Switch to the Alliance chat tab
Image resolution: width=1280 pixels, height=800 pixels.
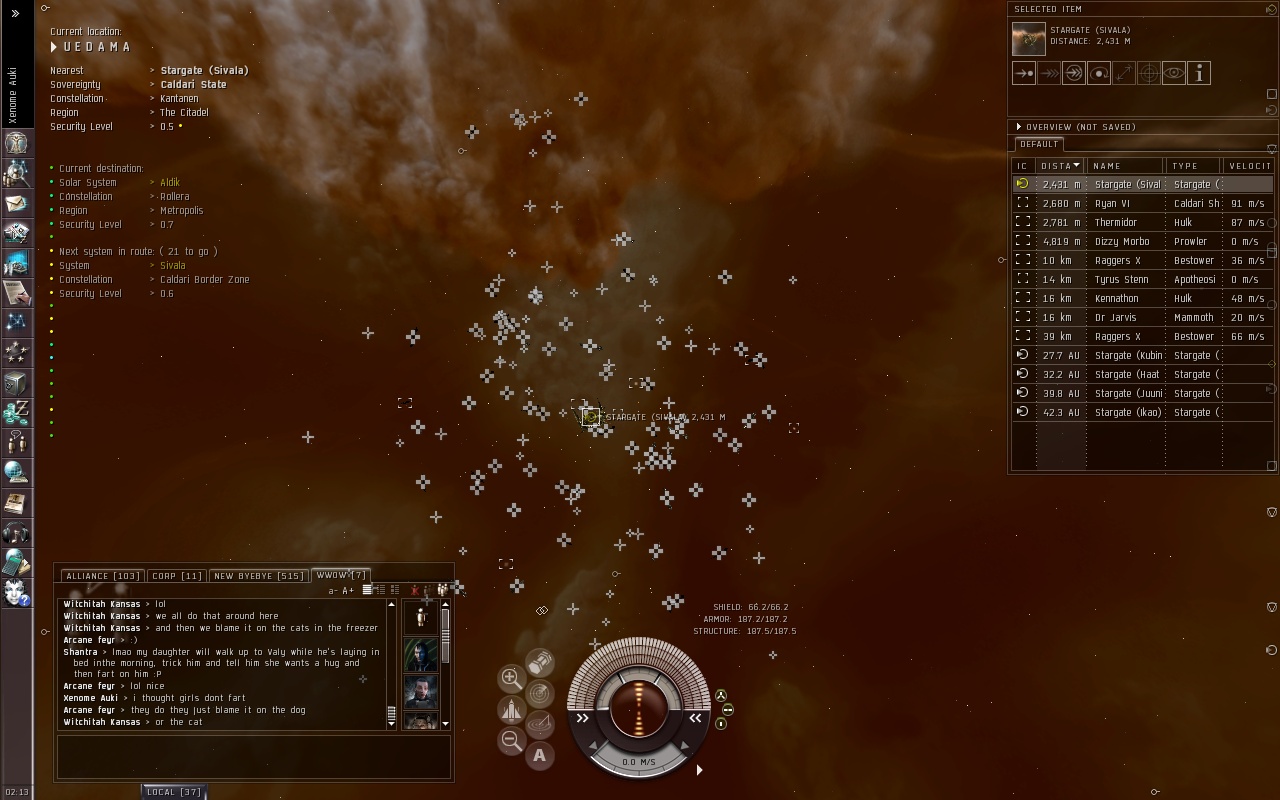pos(102,576)
